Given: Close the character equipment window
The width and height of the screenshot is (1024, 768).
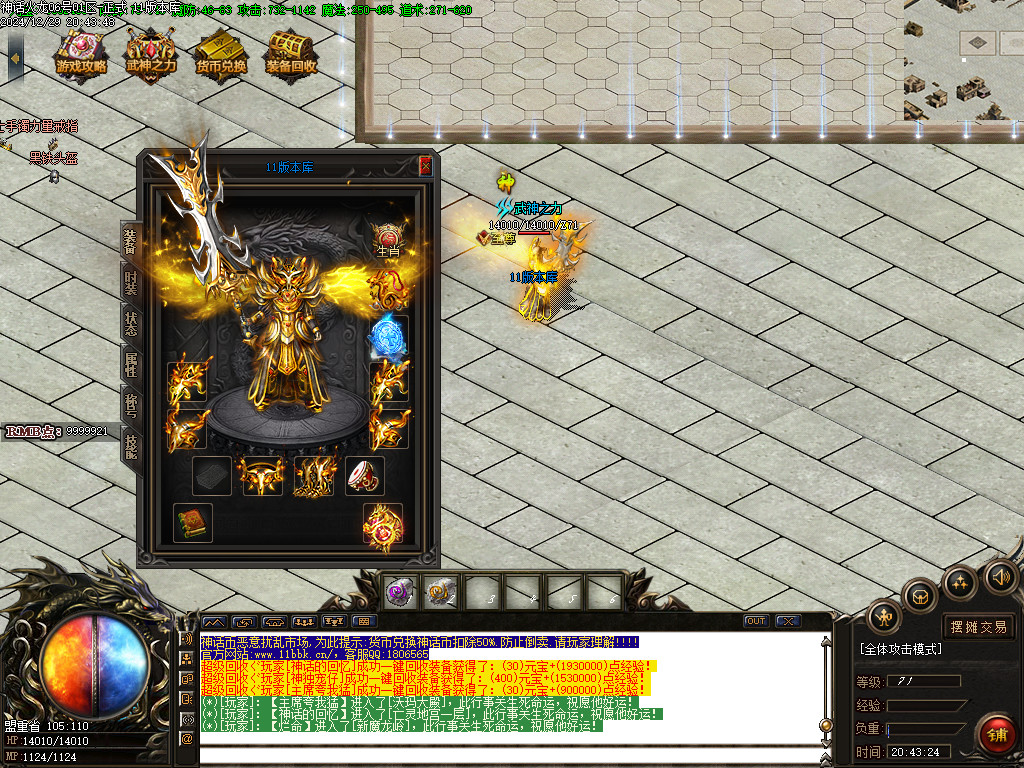Looking at the screenshot, I should [x=426, y=166].
